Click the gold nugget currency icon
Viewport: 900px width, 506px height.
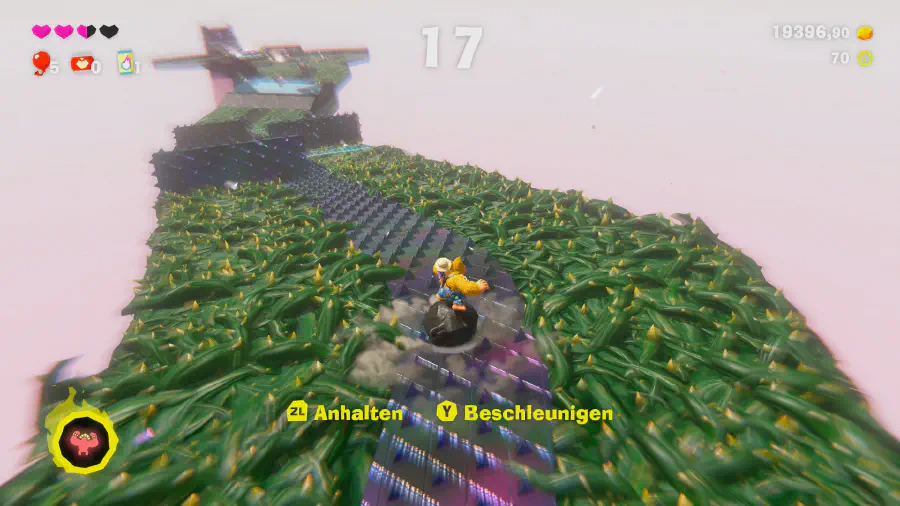pos(864,33)
